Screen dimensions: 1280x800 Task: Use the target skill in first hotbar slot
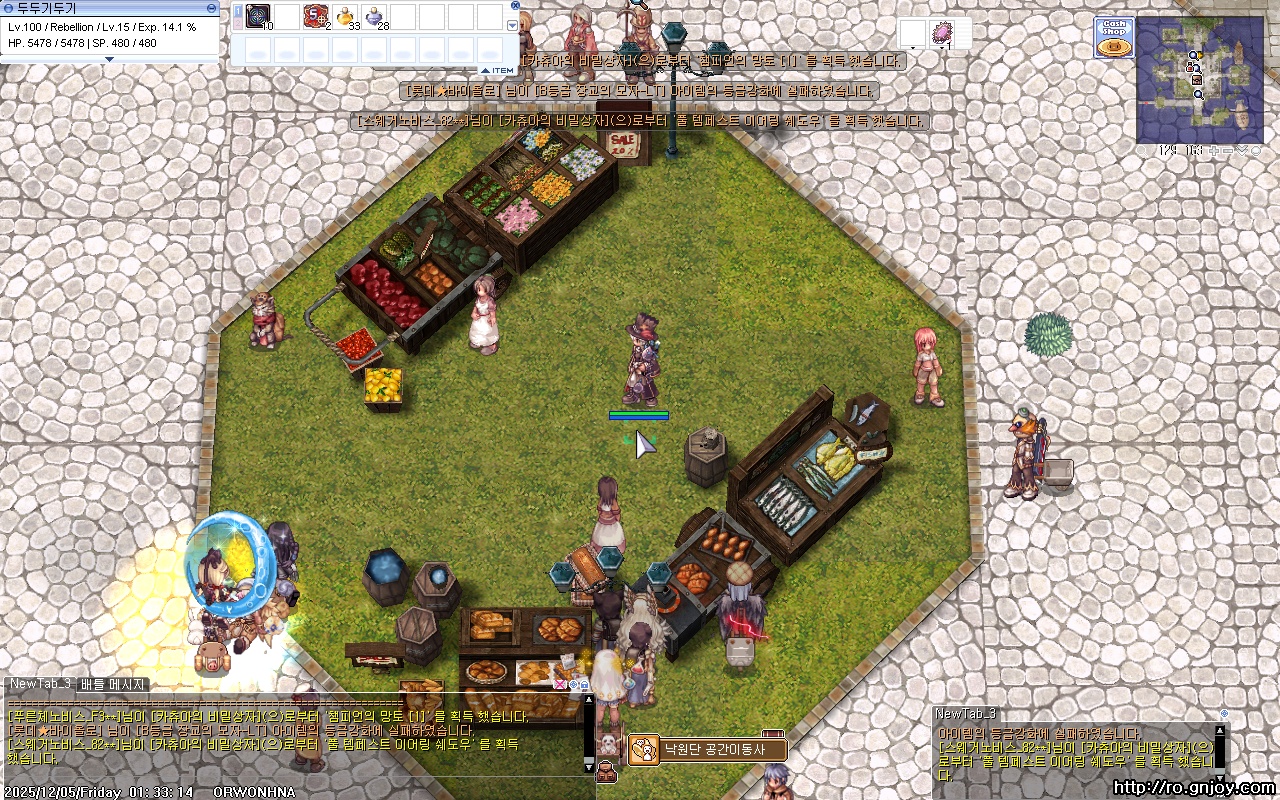pos(258,16)
